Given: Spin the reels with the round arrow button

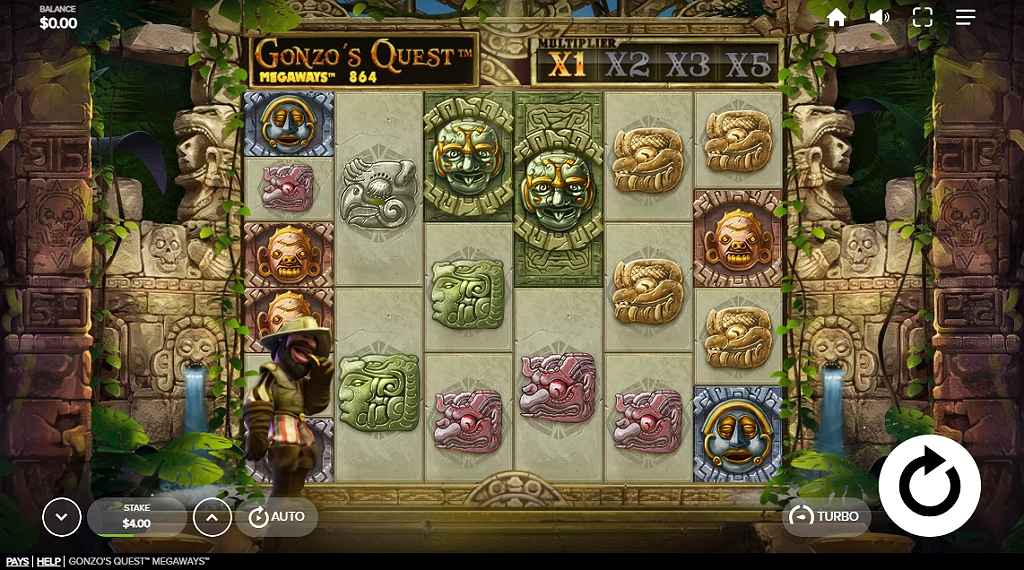Looking at the screenshot, I should [x=929, y=485].
